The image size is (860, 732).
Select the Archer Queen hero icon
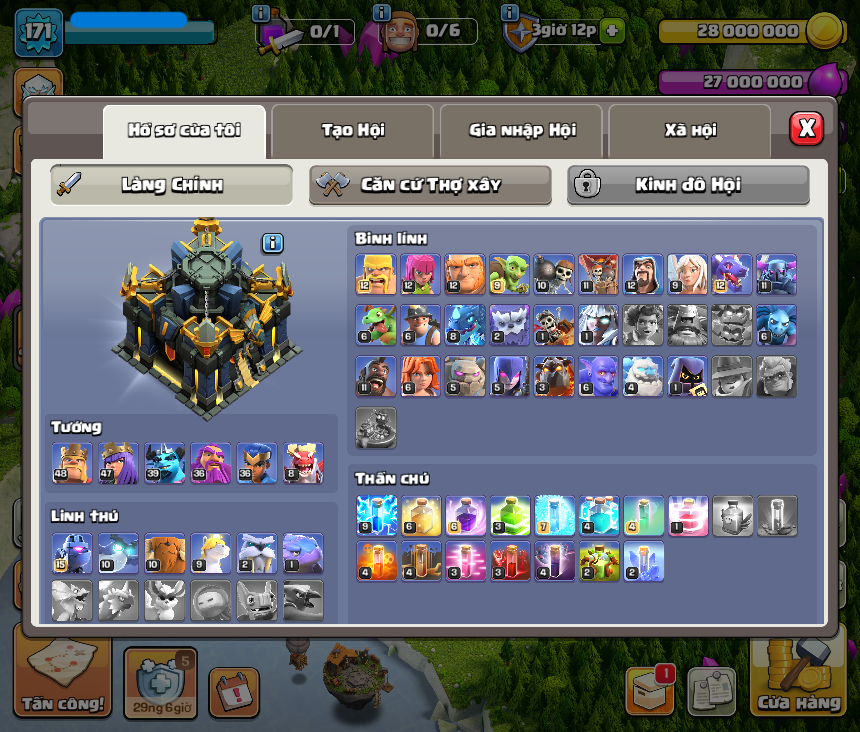[x=118, y=463]
